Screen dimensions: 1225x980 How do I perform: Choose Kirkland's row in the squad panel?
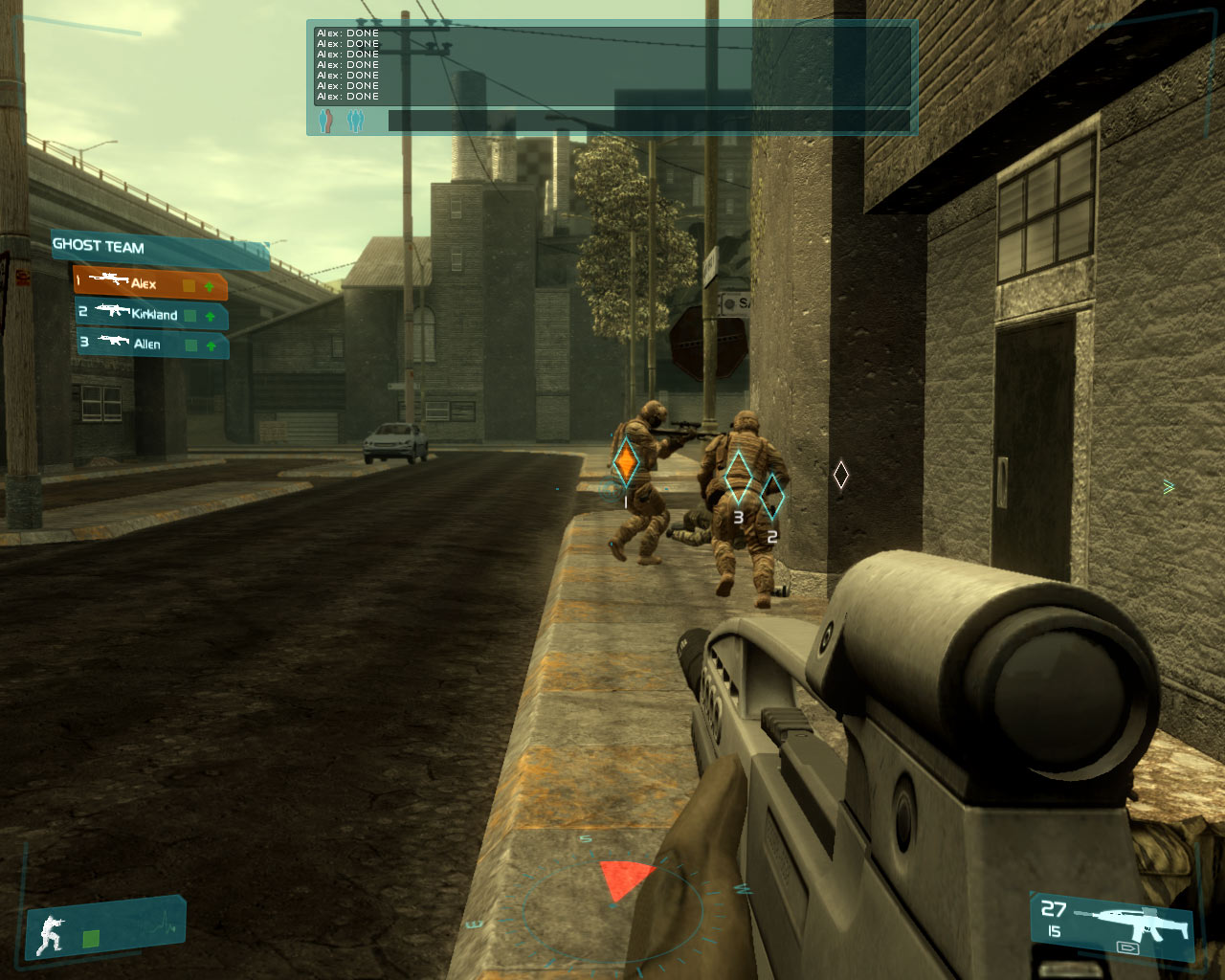(x=151, y=314)
